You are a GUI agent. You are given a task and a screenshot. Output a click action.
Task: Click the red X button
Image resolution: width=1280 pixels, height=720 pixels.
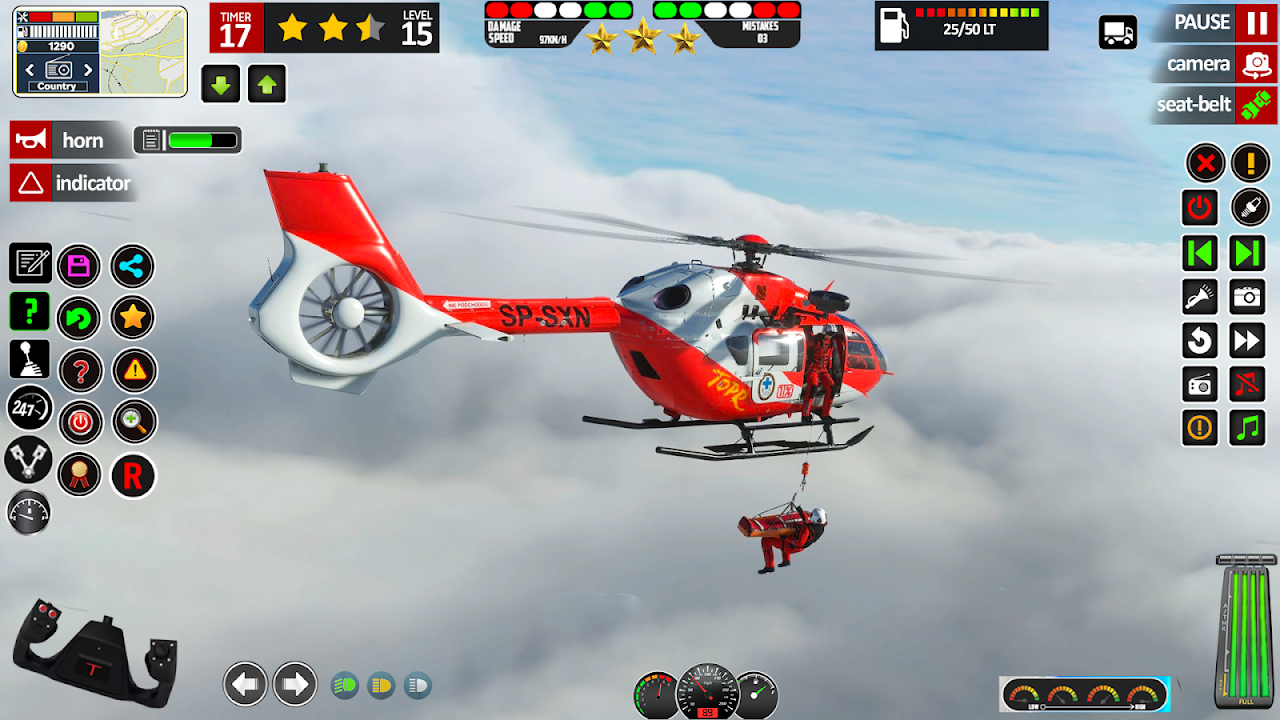click(1205, 162)
